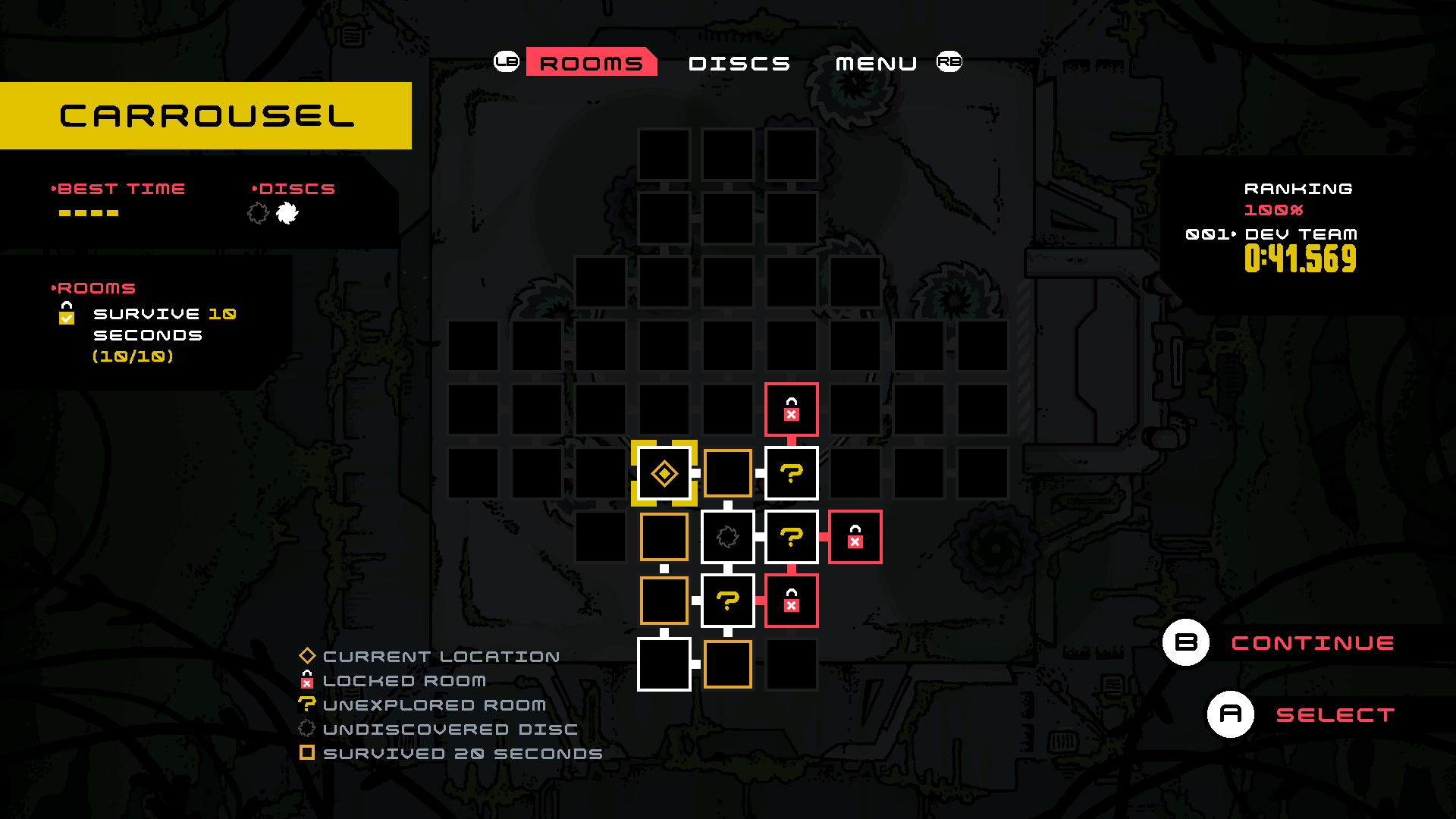The height and width of the screenshot is (819, 1456).
Task: Open the MENU tab
Action: [x=874, y=63]
